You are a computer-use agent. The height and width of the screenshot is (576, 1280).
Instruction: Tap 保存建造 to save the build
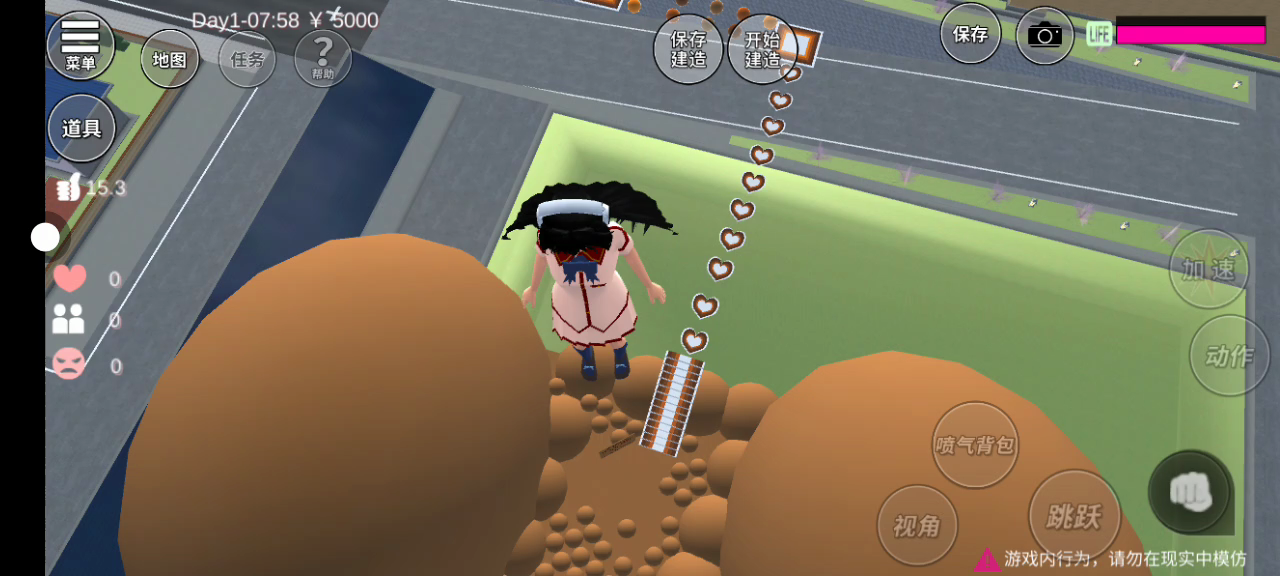click(x=688, y=49)
